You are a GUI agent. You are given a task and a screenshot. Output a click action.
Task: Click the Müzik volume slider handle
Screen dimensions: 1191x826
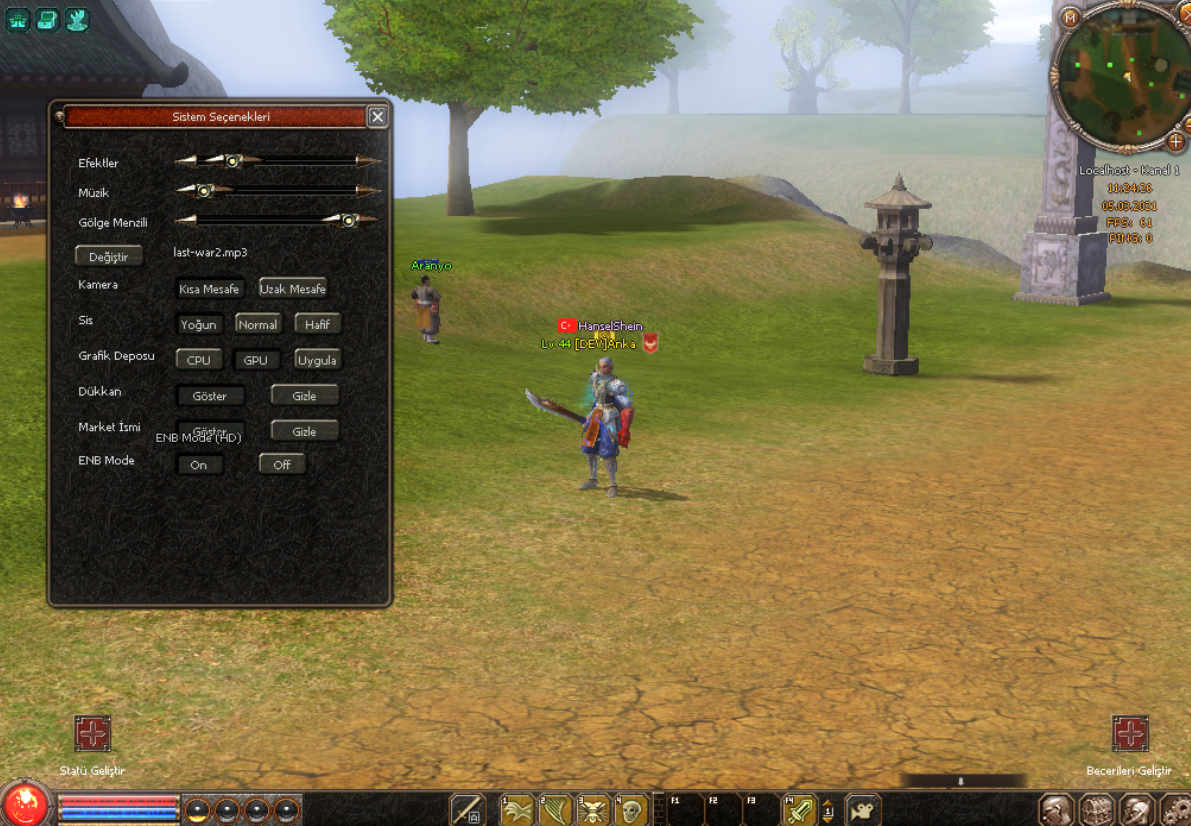point(204,191)
